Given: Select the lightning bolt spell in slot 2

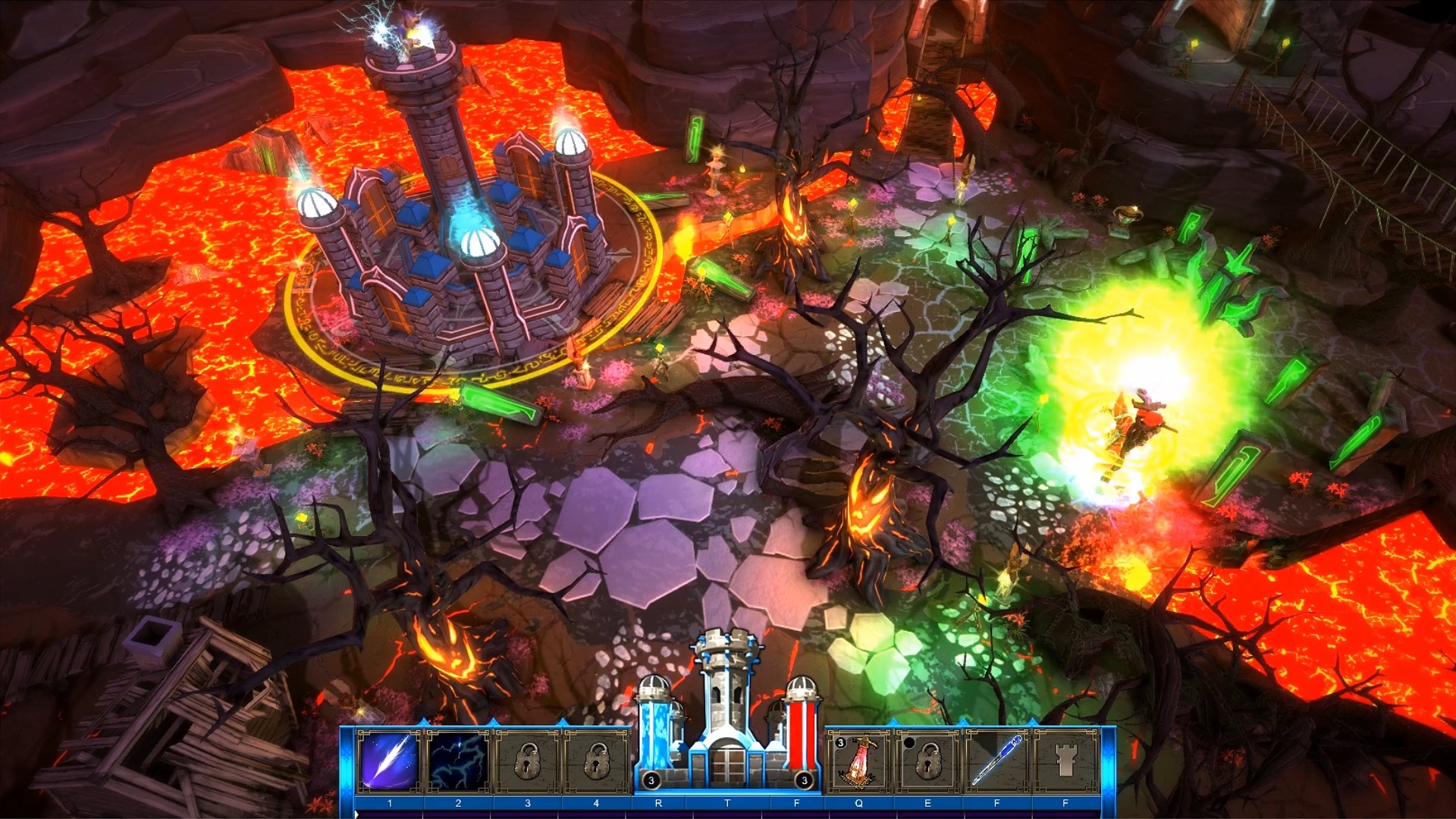Looking at the screenshot, I should point(457,761).
